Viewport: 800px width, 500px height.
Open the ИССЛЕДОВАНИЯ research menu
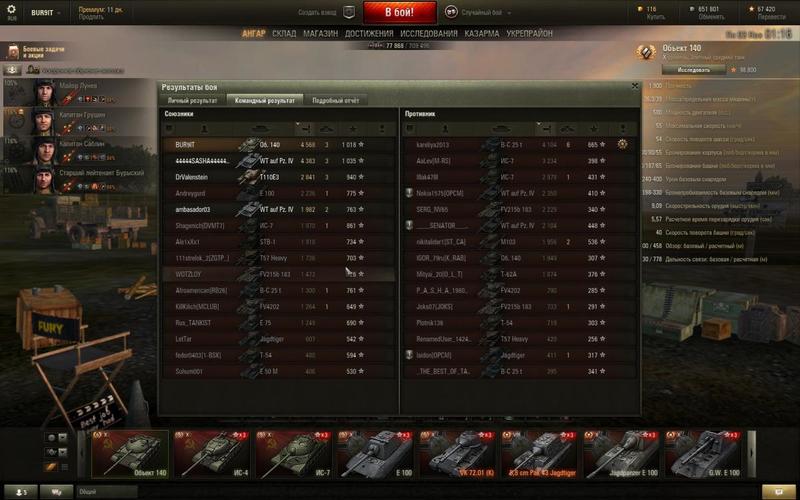(430, 33)
